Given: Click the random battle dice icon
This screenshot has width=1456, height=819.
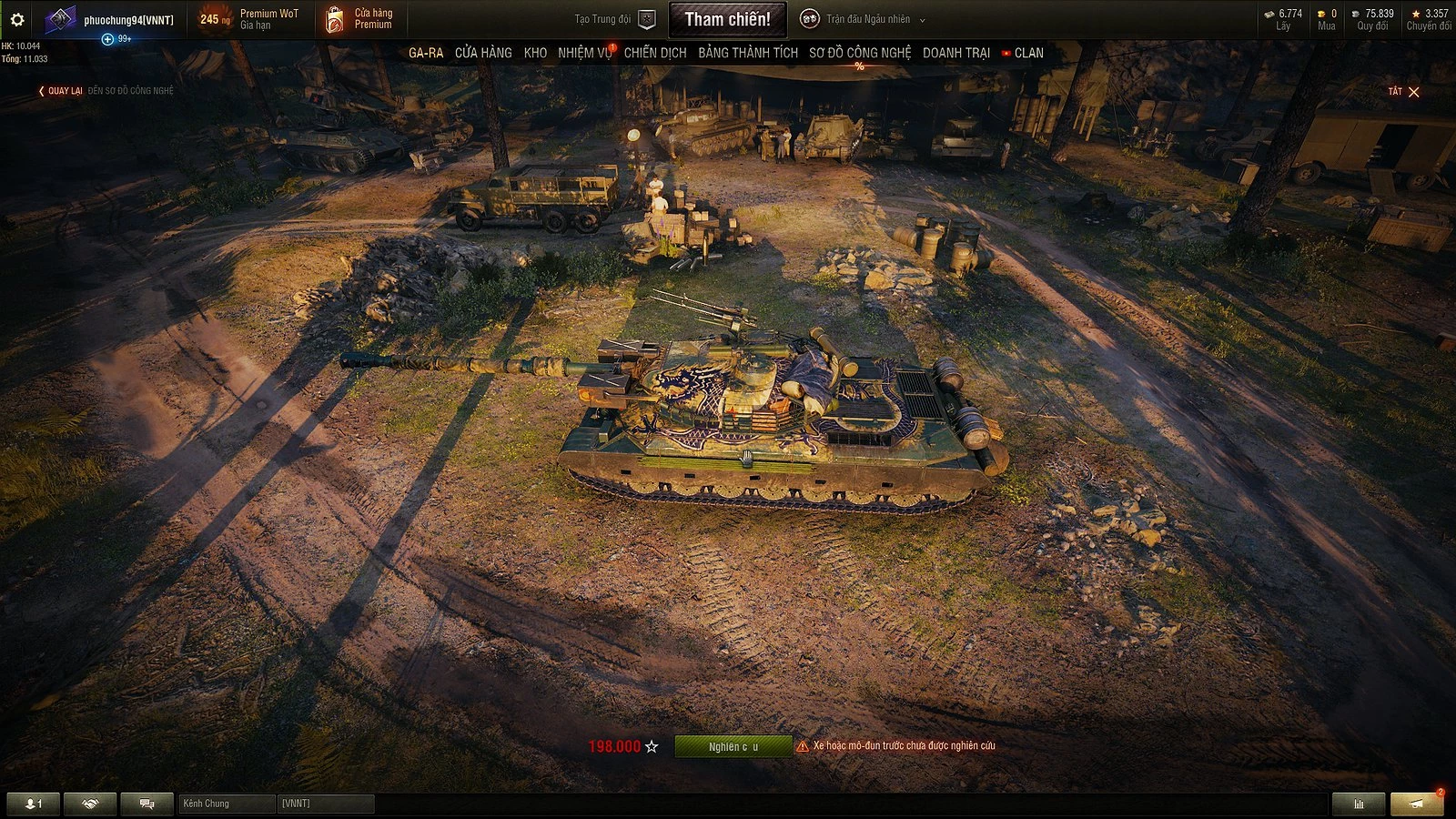Looking at the screenshot, I should pos(808,17).
